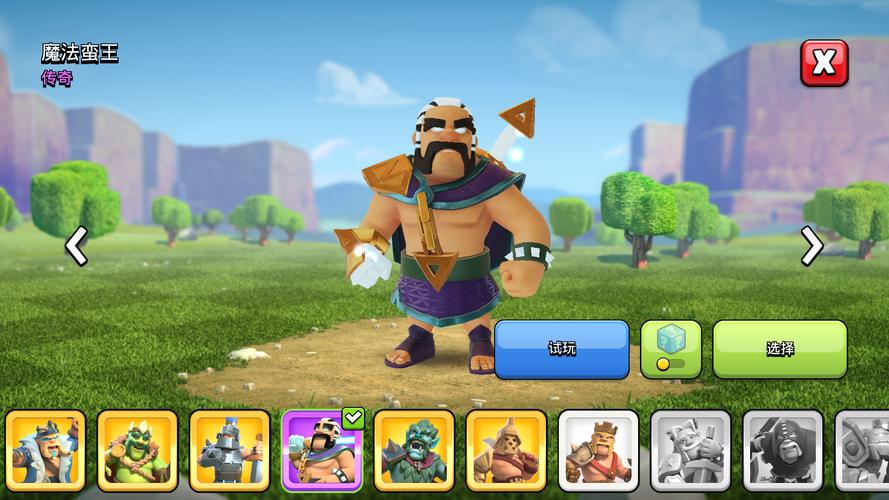Select the first greyed-out locked king skin
The height and width of the screenshot is (500, 889).
(690, 450)
